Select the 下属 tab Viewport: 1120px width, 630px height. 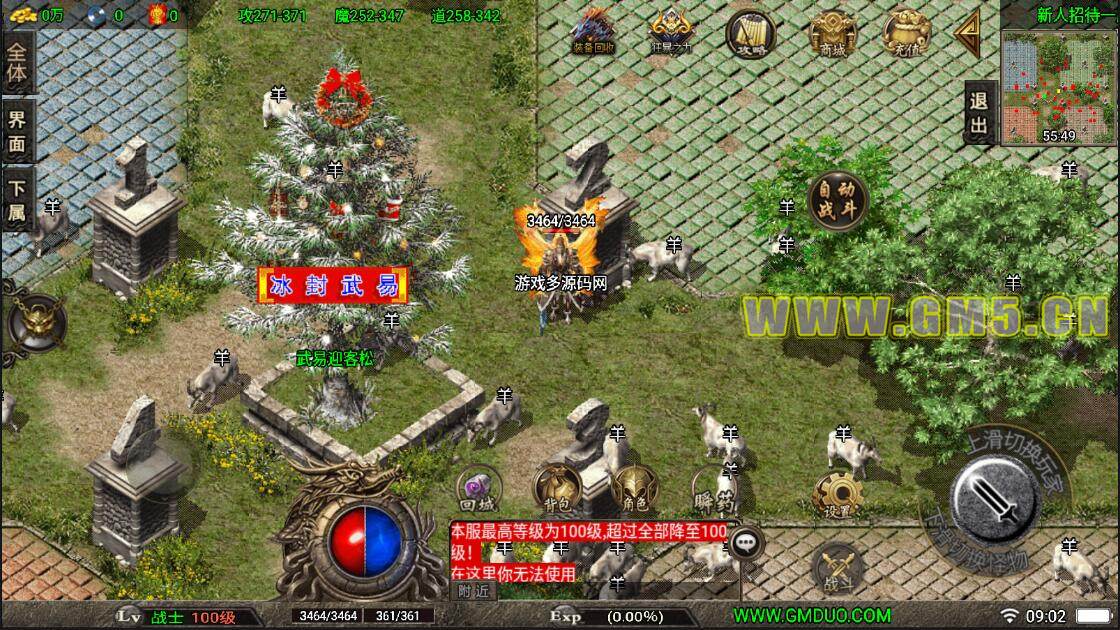(x=18, y=200)
